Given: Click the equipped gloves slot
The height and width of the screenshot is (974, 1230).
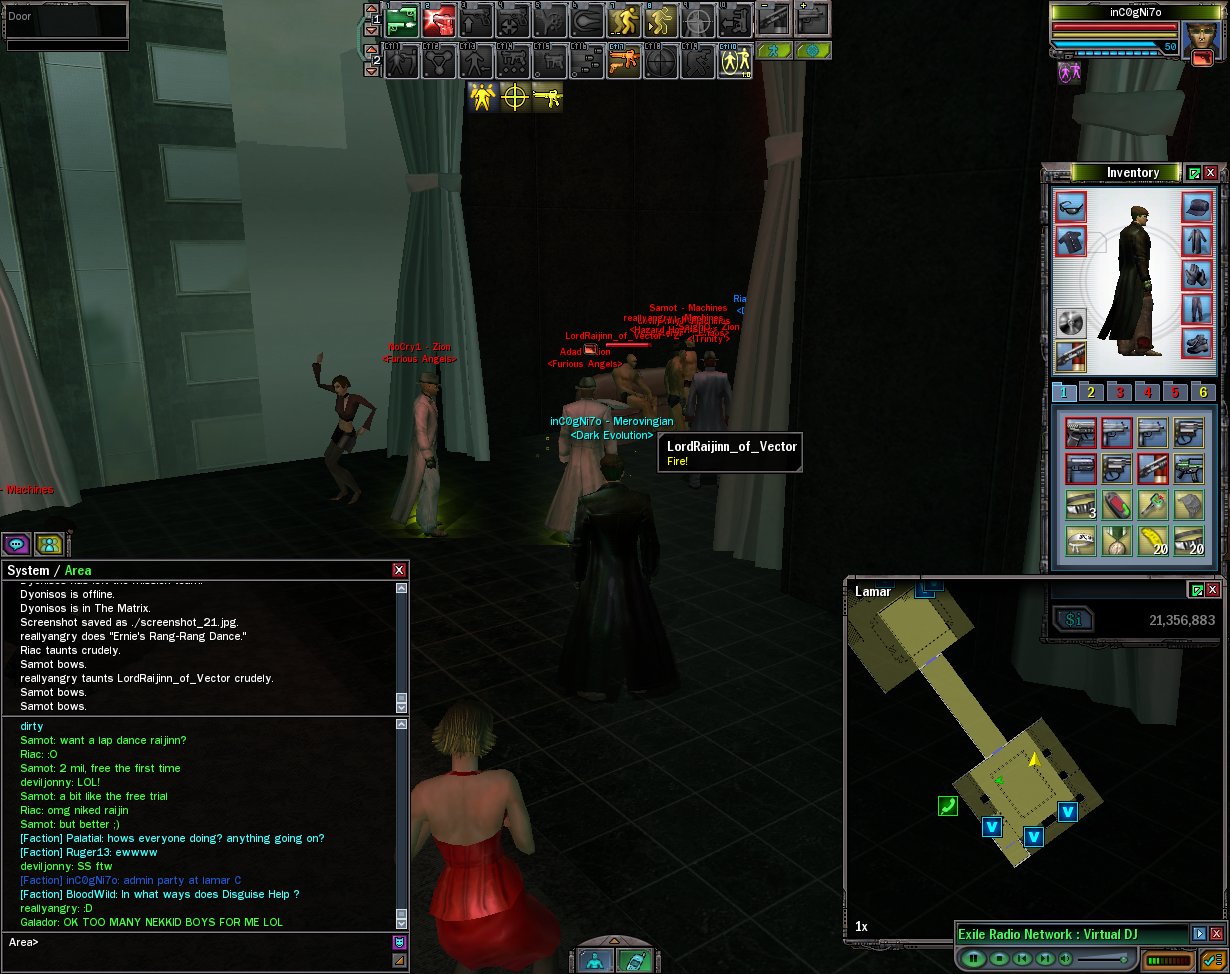Looking at the screenshot, I should [x=1197, y=275].
